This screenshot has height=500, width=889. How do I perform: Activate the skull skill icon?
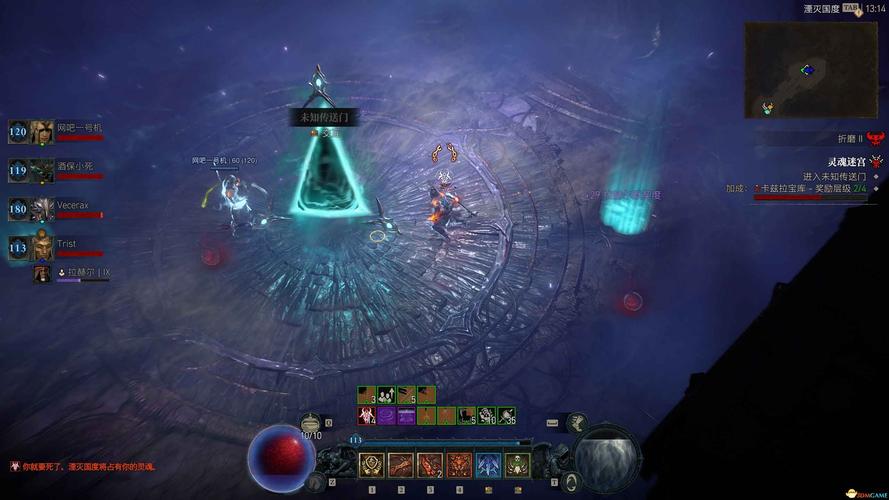517,465
